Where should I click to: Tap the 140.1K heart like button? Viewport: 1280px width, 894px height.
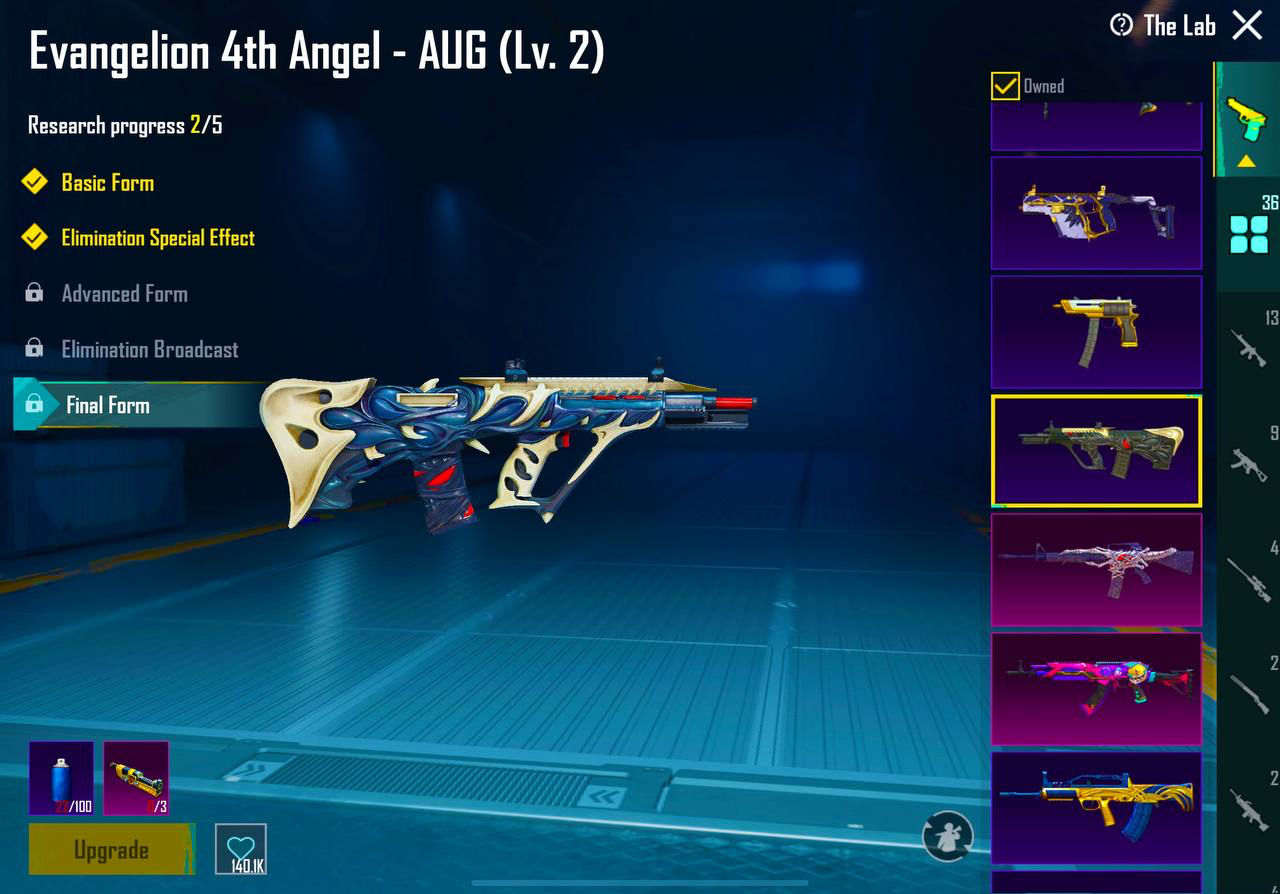240,850
